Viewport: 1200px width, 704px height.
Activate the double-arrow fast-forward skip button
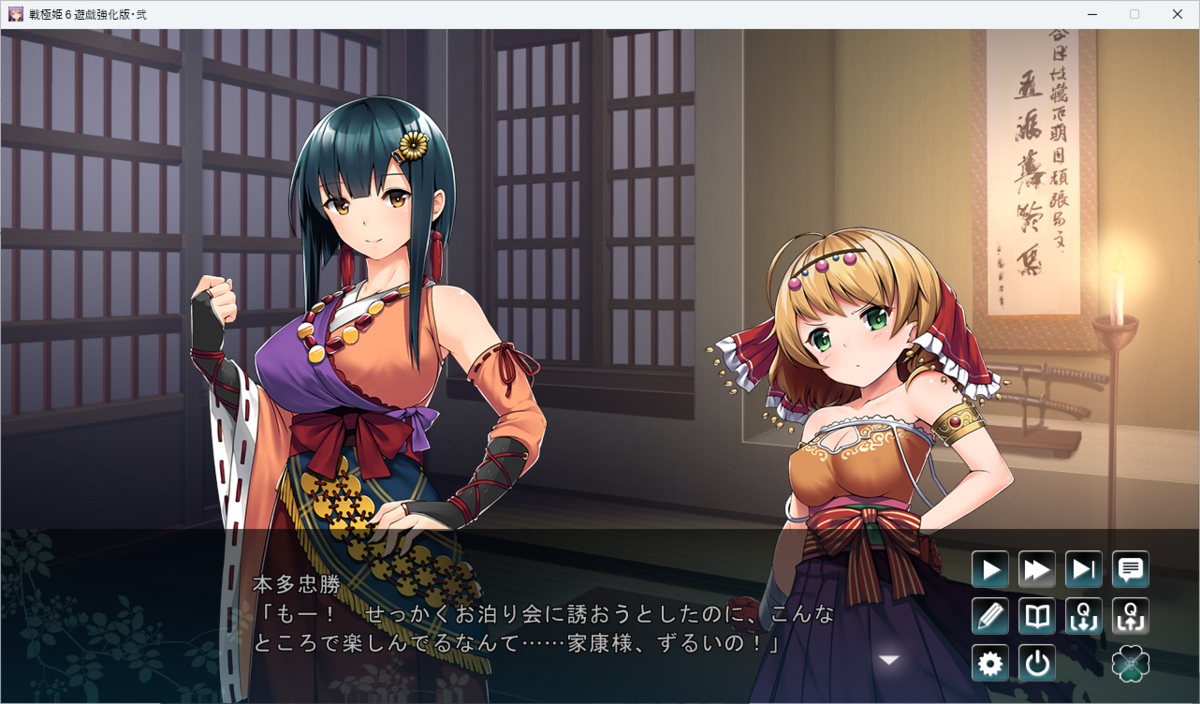click(x=1037, y=570)
